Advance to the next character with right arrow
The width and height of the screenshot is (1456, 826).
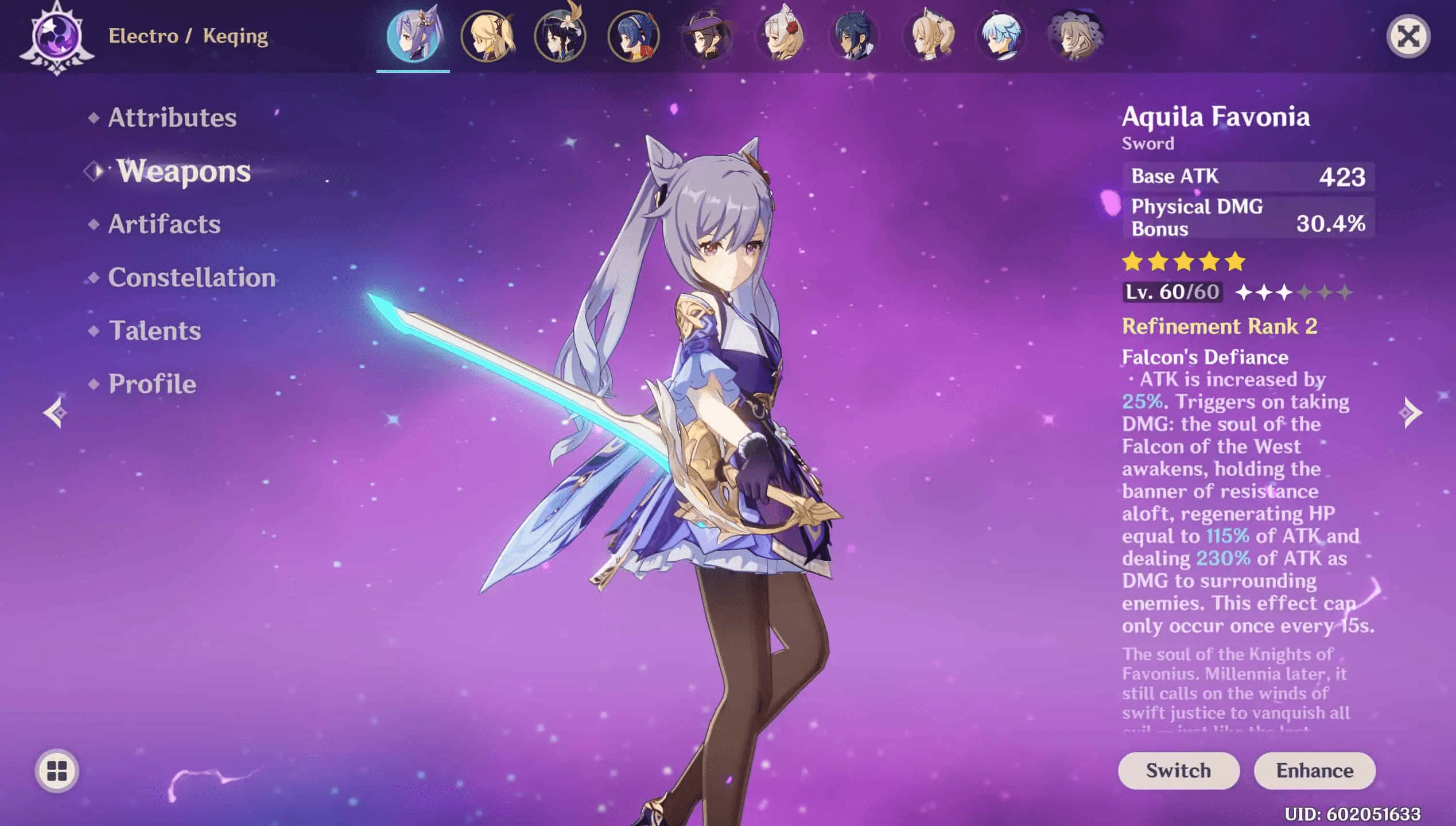[1410, 412]
